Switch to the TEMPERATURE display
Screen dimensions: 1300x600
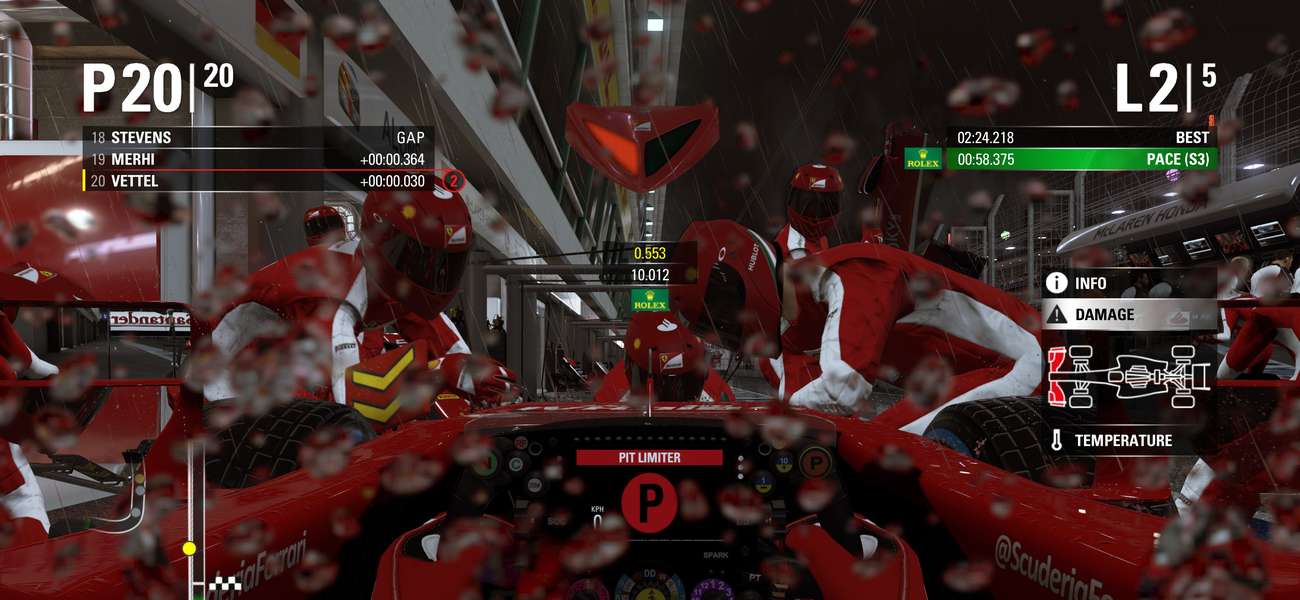(1128, 440)
